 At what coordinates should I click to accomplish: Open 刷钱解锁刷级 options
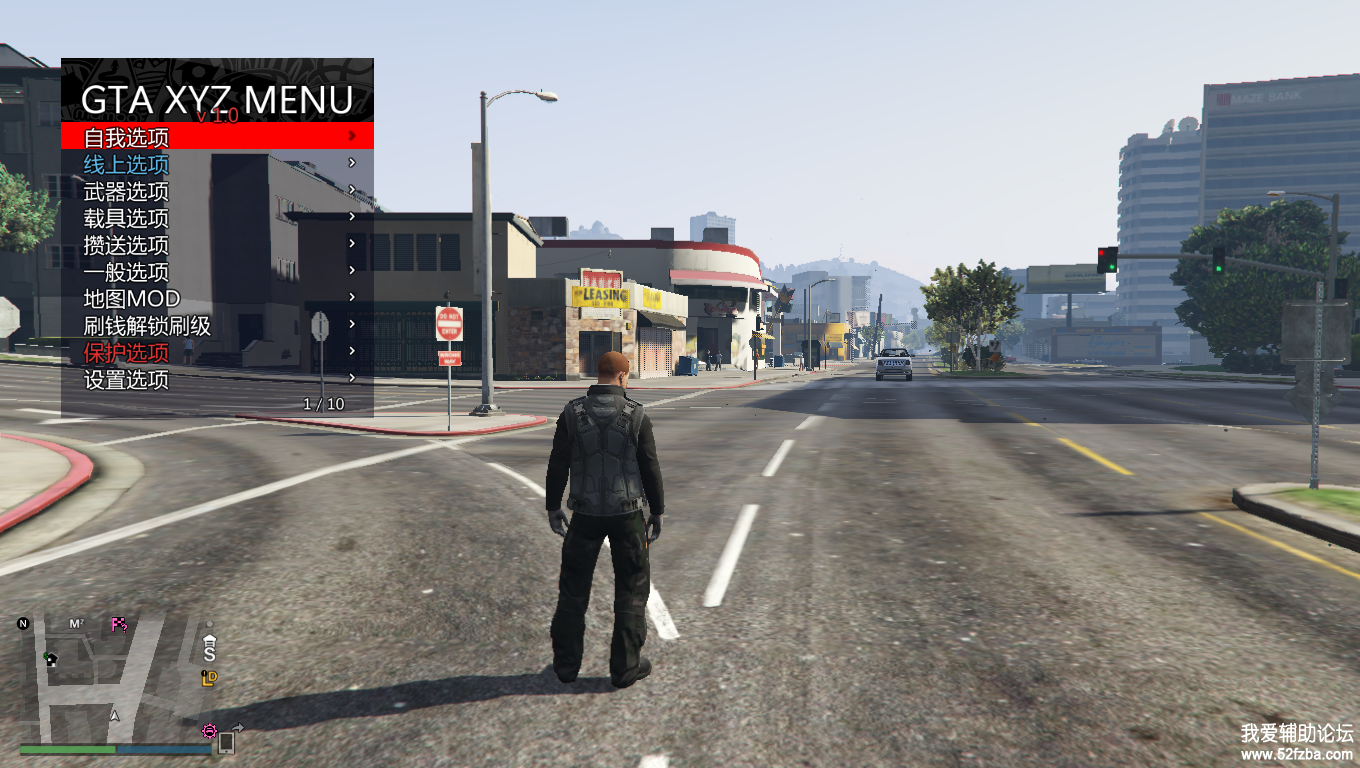pyautogui.click(x=147, y=326)
